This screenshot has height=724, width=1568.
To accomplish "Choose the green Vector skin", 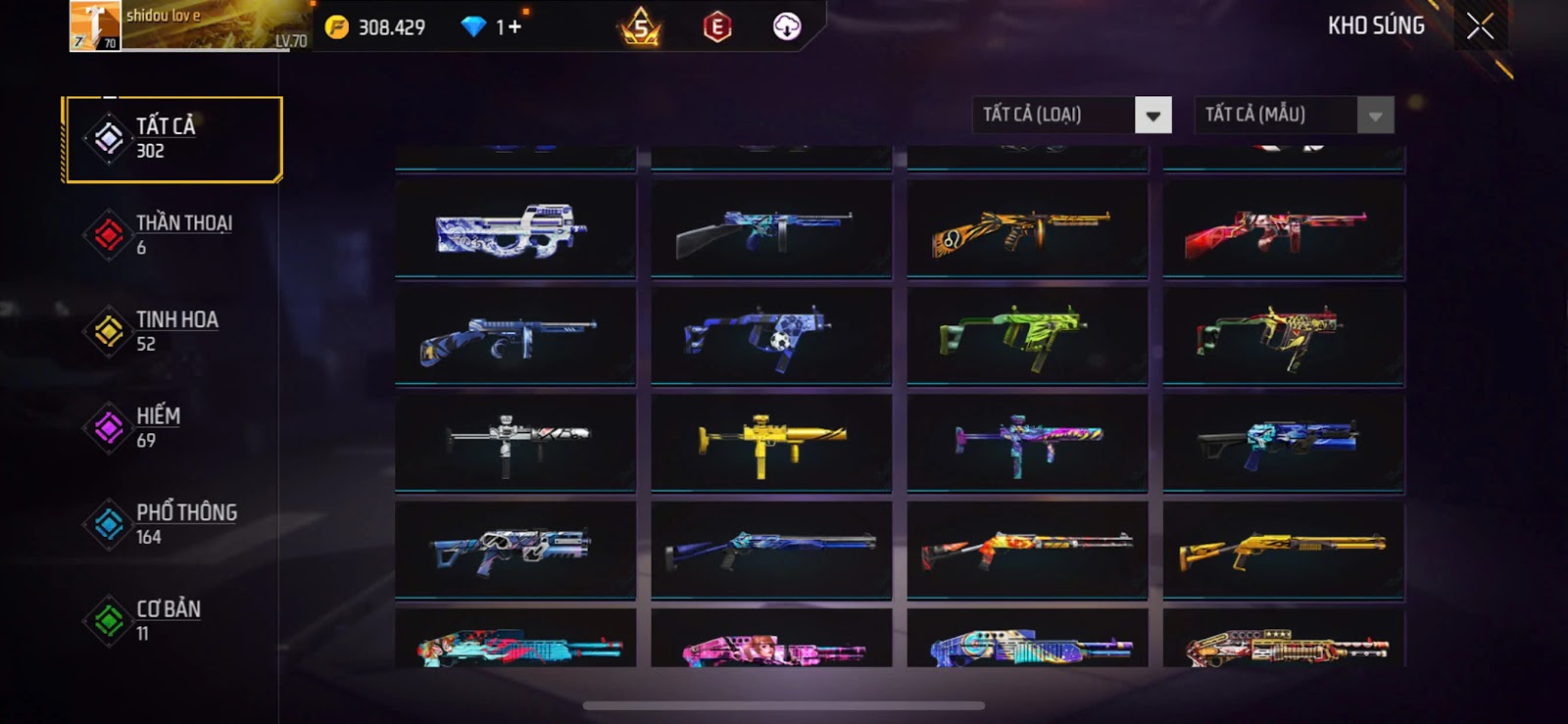I will click(1027, 336).
